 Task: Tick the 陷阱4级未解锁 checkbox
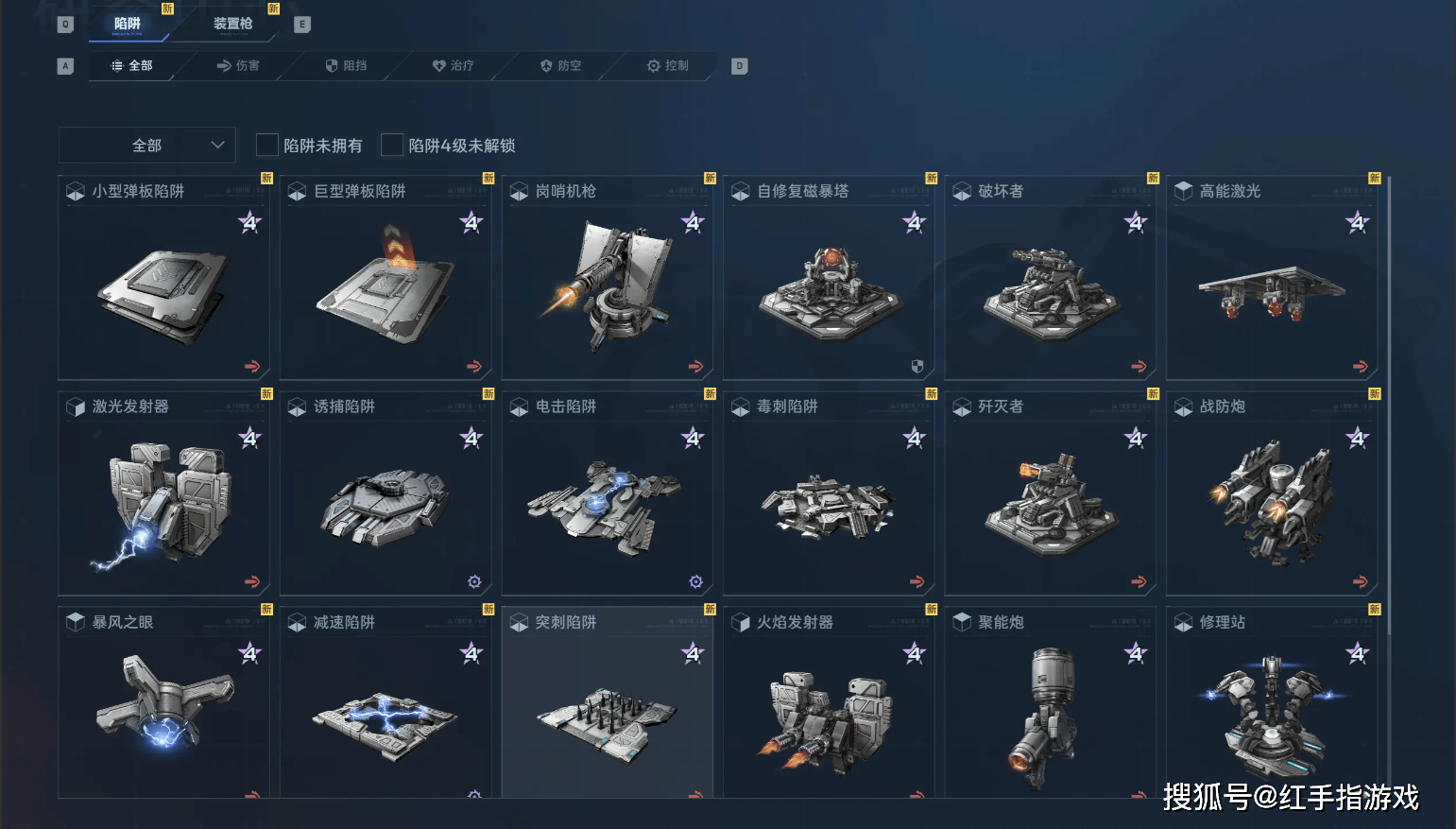tap(392, 146)
